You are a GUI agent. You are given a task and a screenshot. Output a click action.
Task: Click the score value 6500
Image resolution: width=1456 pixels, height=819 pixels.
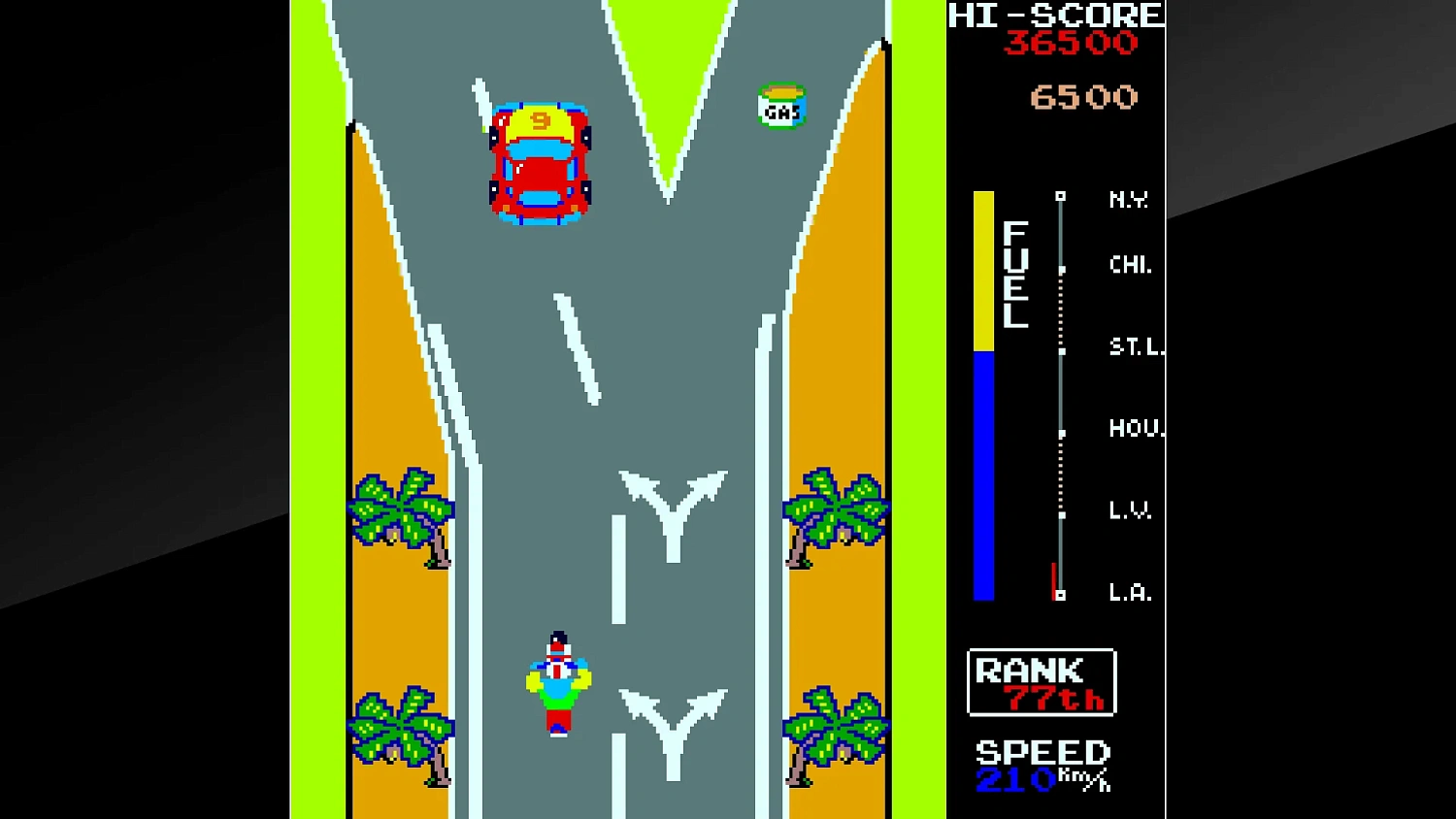click(x=1083, y=95)
